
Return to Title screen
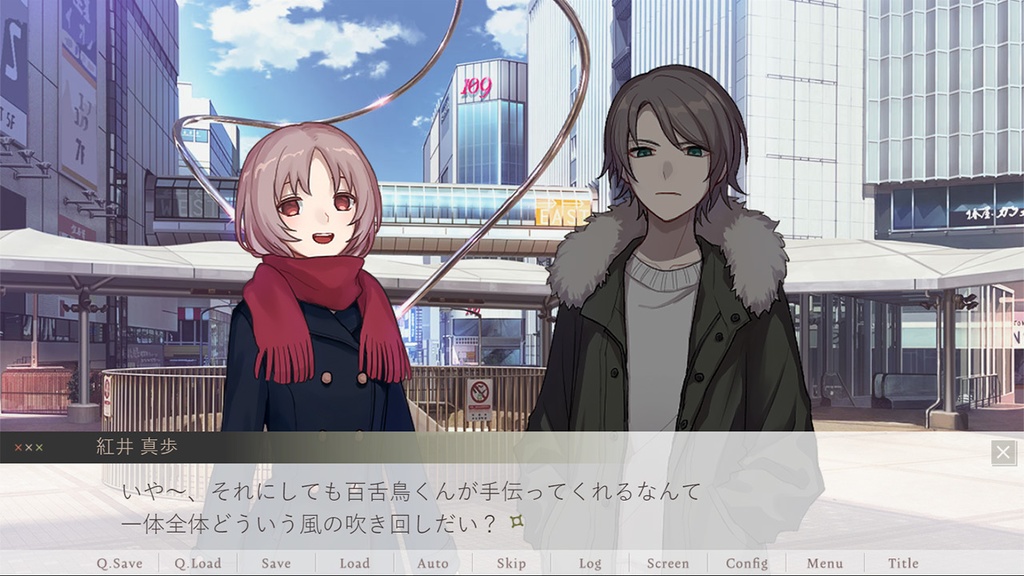tap(903, 563)
